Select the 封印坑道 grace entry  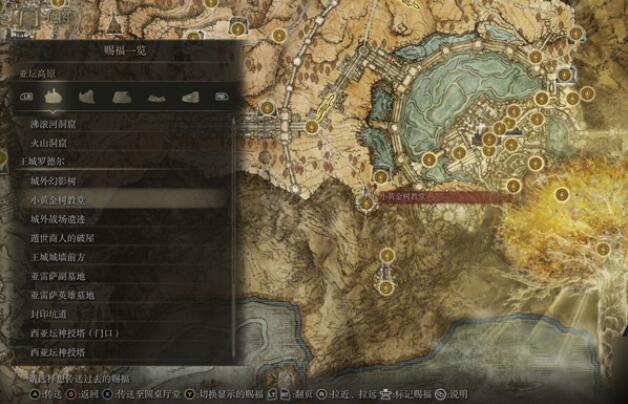click(x=48, y=315)
